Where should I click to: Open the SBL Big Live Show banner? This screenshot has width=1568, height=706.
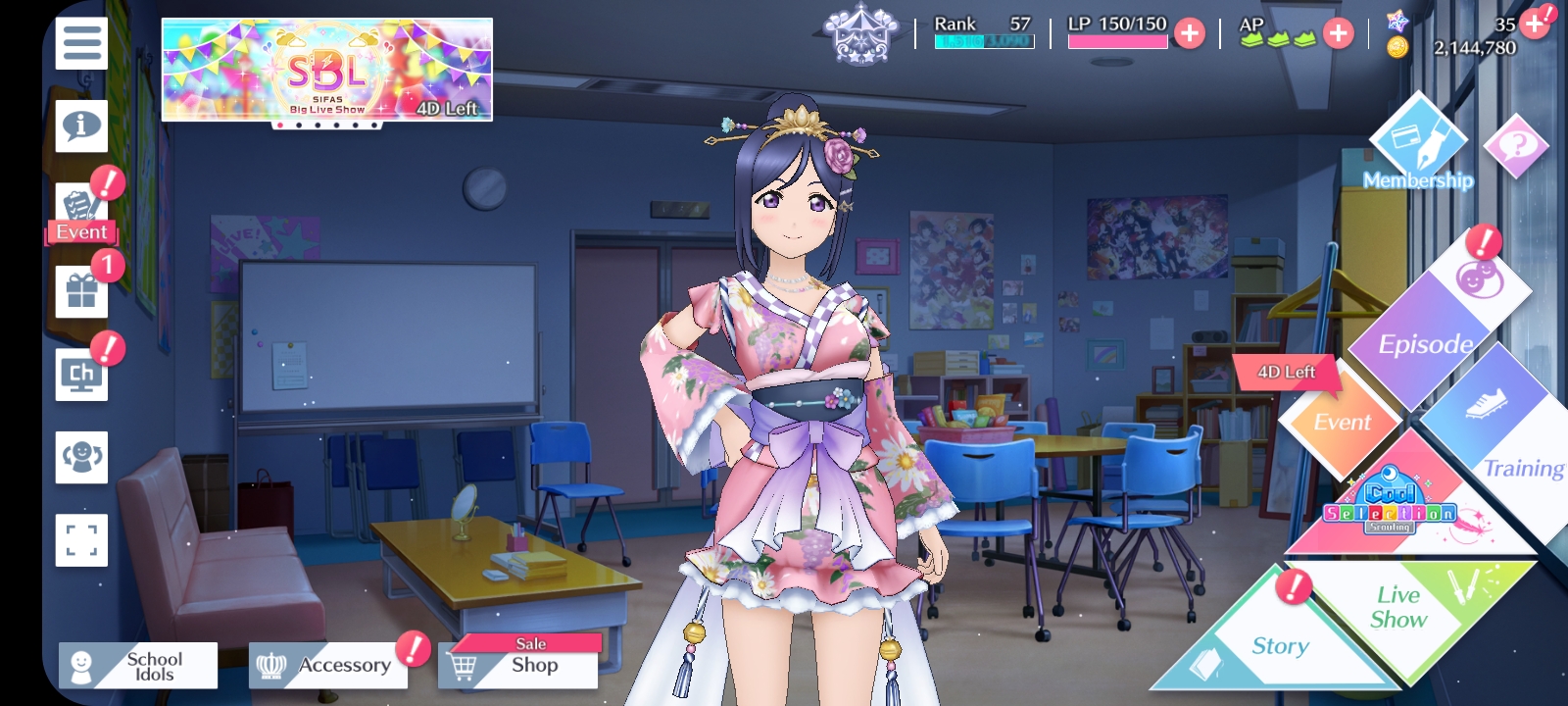326,70
